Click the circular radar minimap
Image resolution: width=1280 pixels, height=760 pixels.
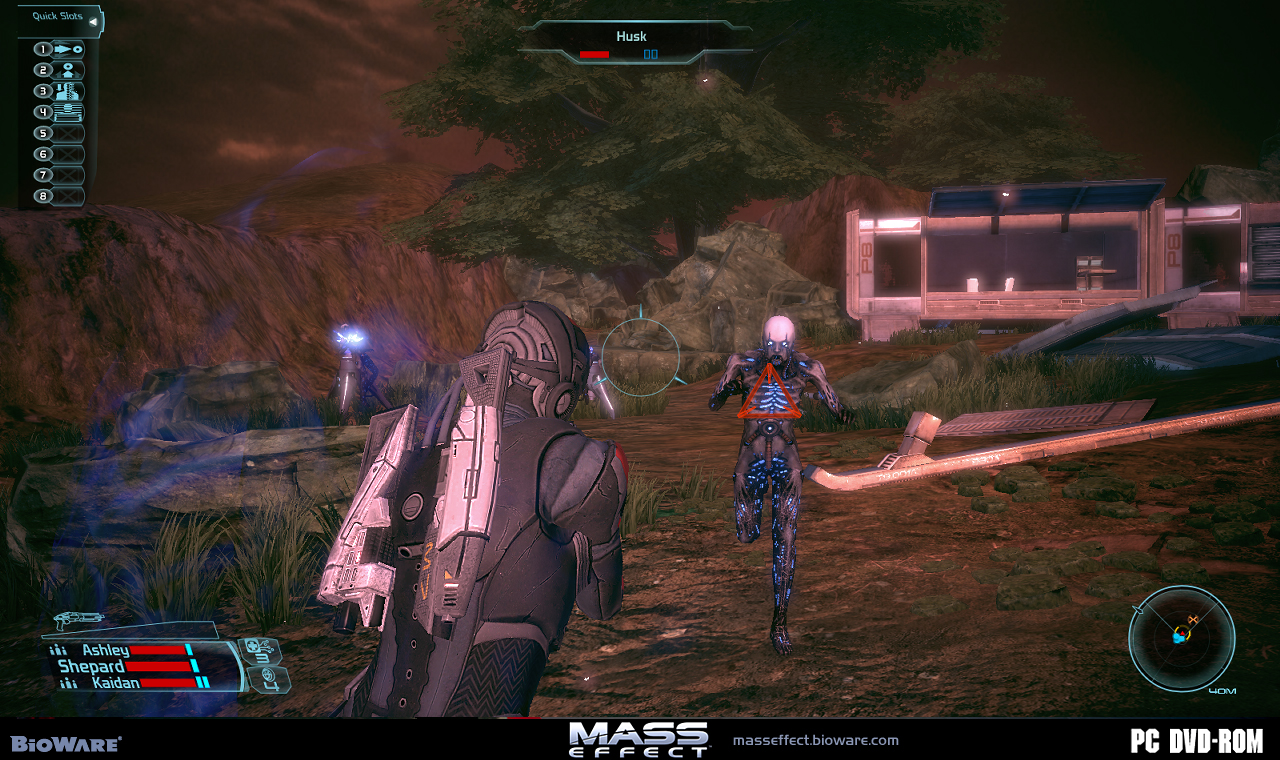click(x=1181, y=637)
